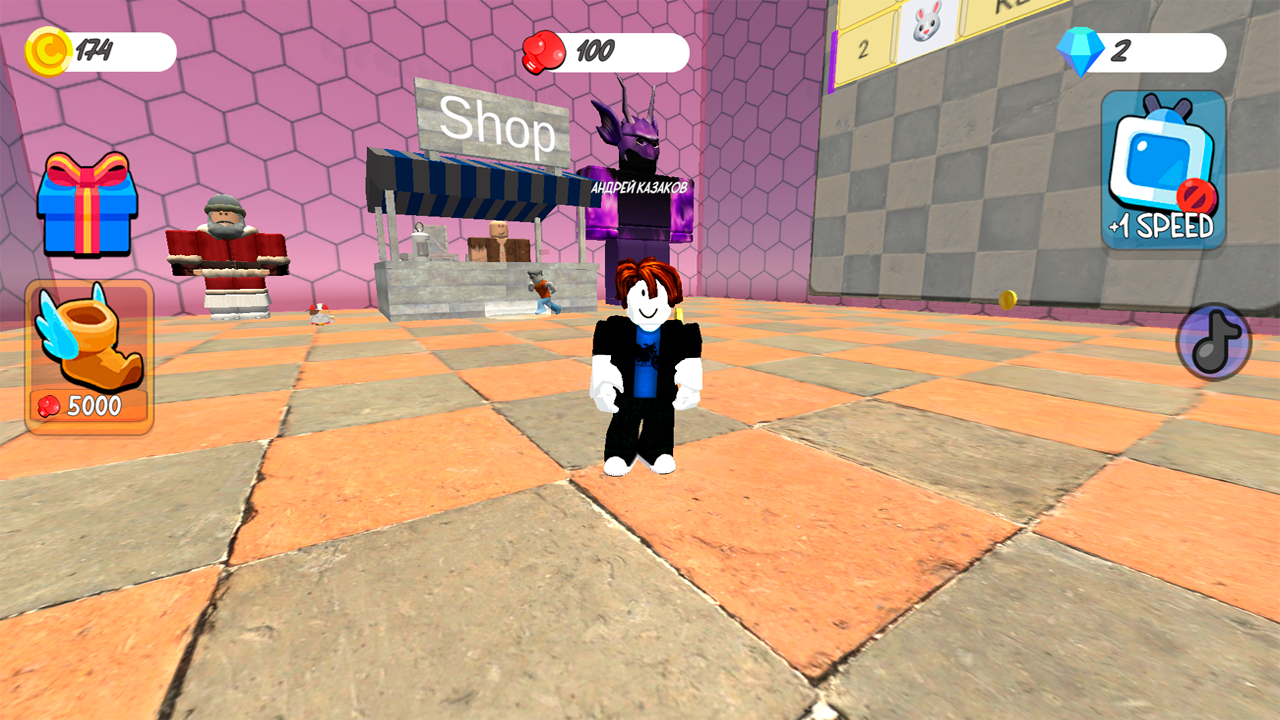The image size is (1280, 720).
Task: Toggle music using the note button
Action: 1213,341
